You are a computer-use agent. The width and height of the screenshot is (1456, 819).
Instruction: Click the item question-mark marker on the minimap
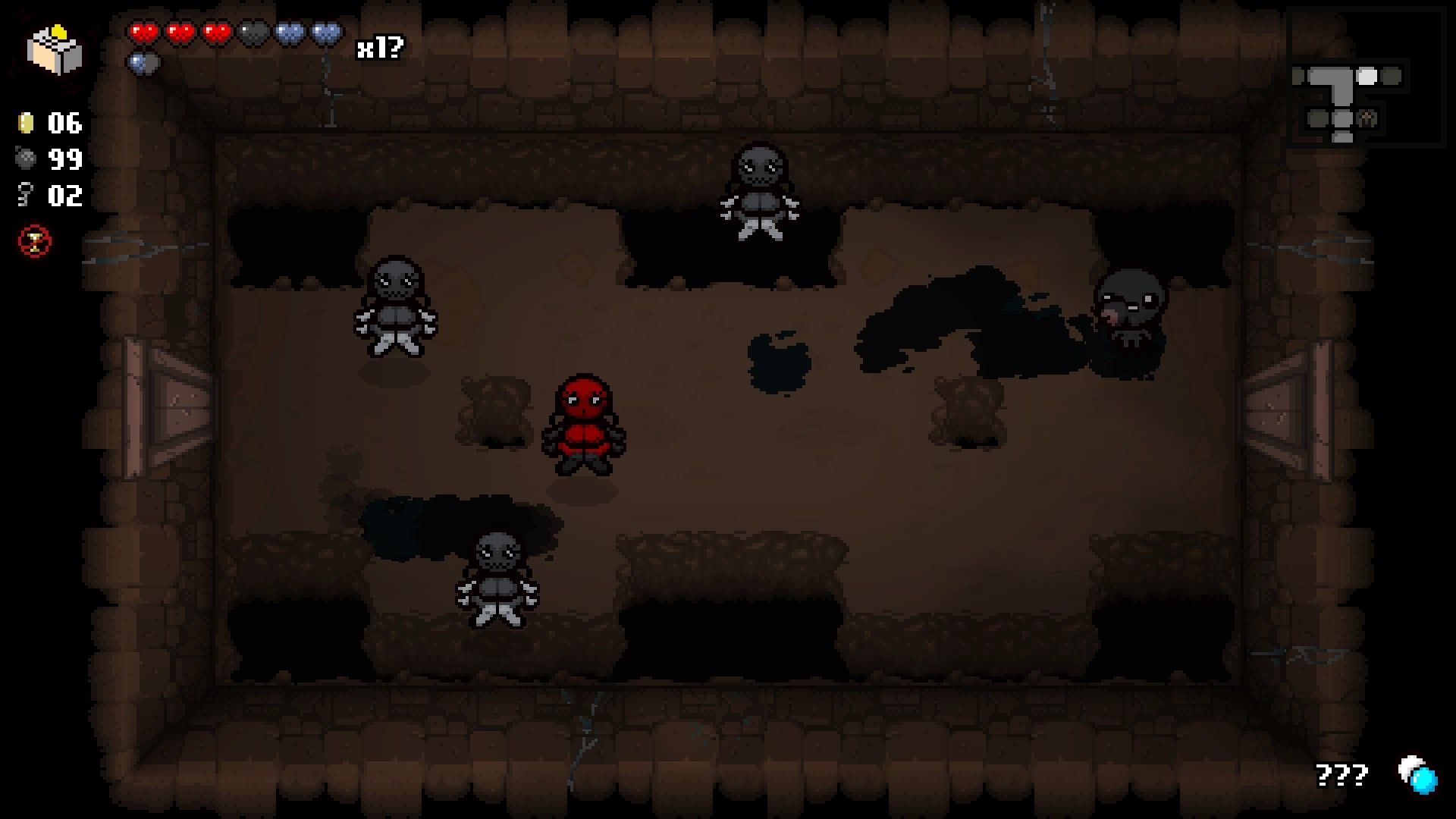pos(1367,118)
